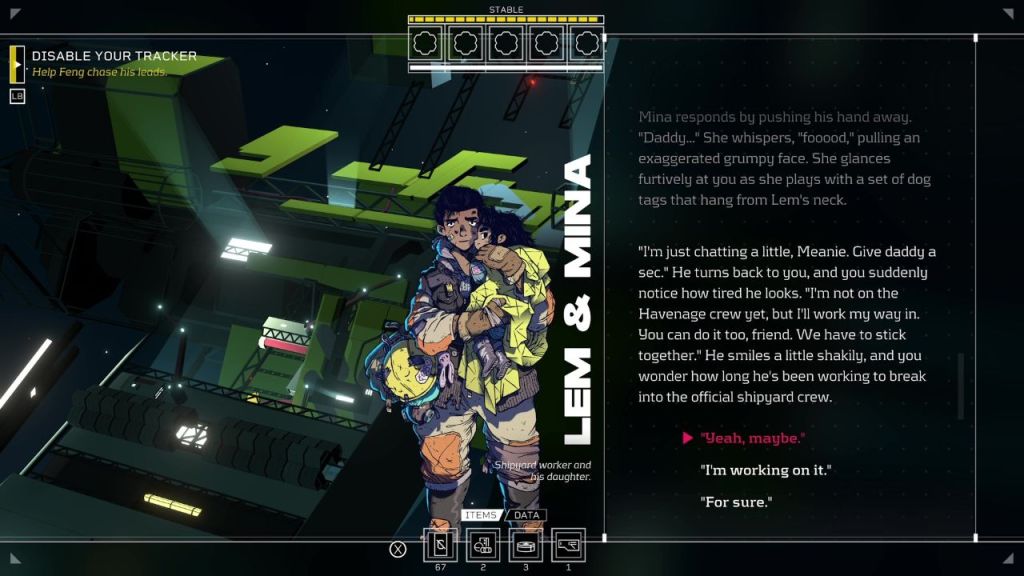
Task: Click the round tin item slot
Action: click(526, 545)
